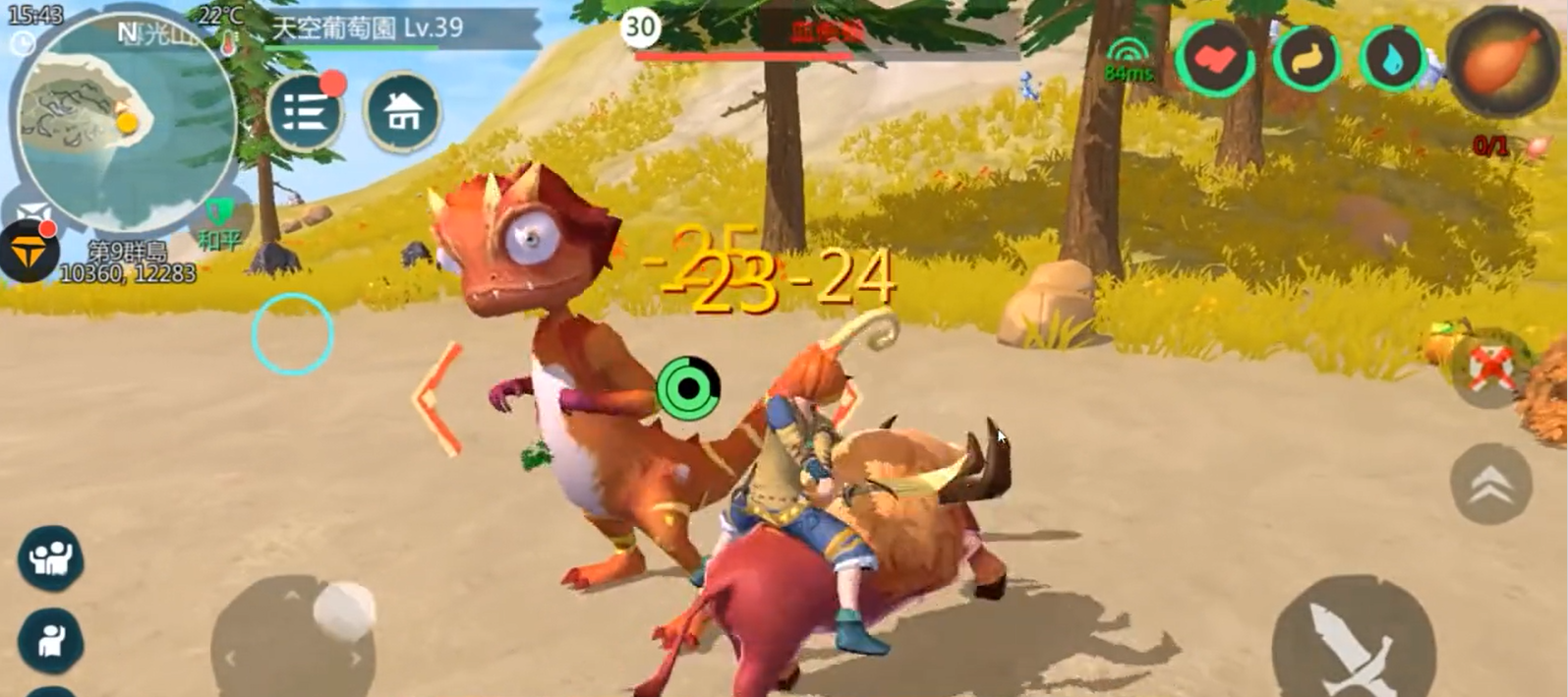The height and width of the screenshot is (697, 1568).
Task: Check the red heart health status icon
Action: click(x=1216, y=59)
